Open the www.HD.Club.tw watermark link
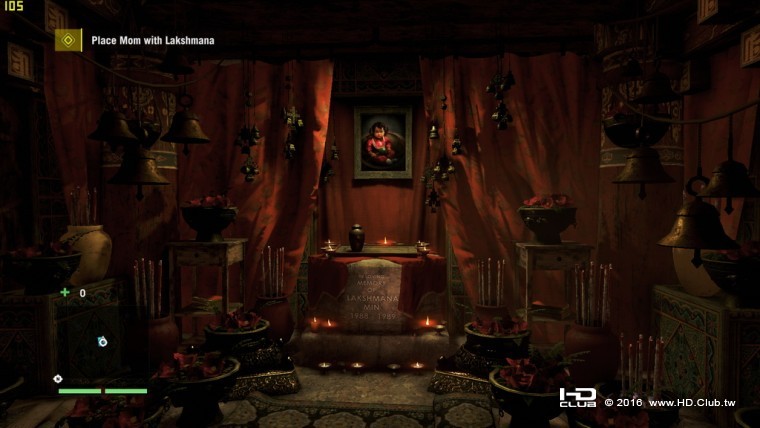The width and height of the screenshot is (760, 428). tap(691, 402)
